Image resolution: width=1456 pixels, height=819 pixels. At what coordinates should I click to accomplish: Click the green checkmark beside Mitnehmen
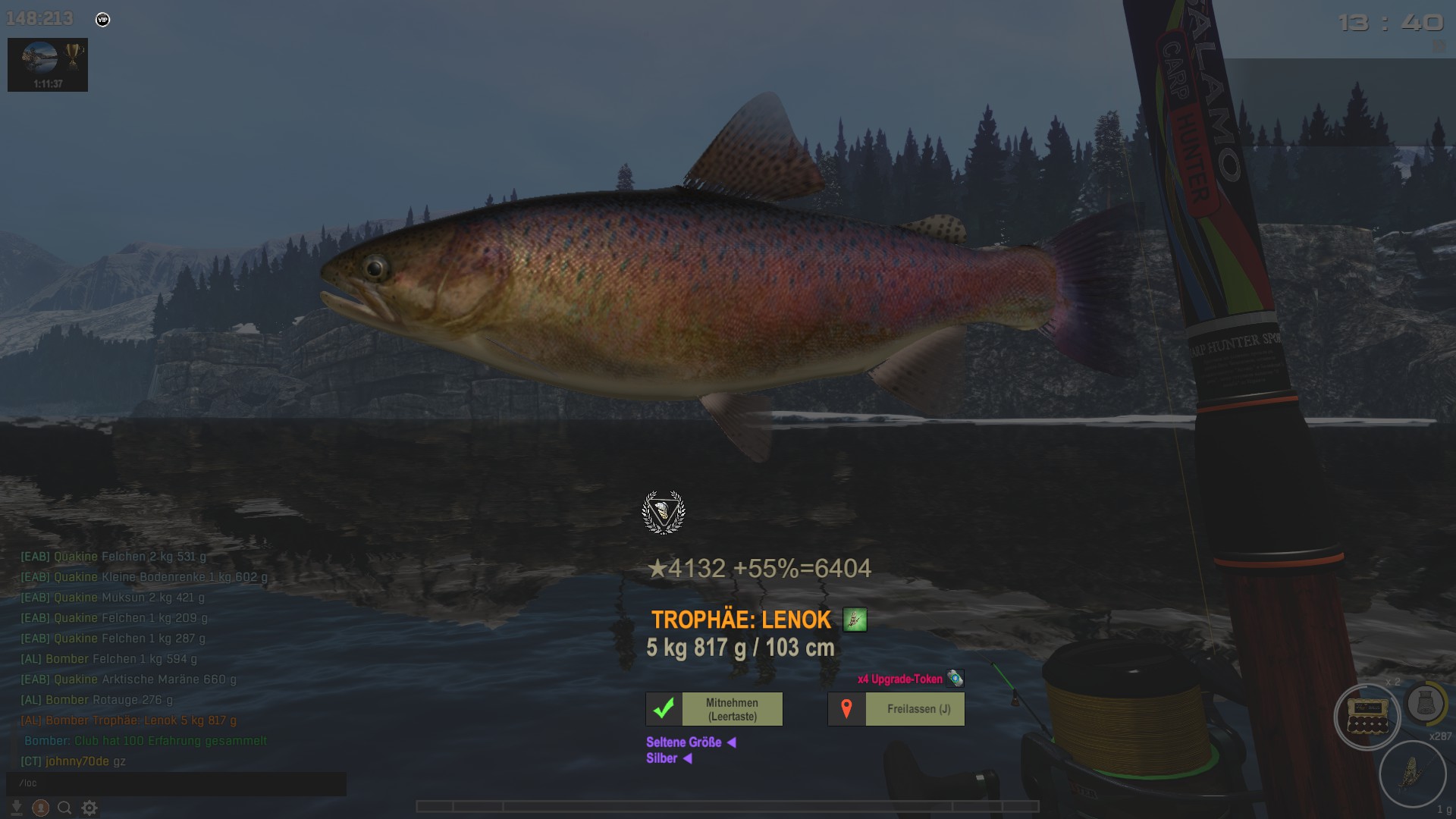(x=664, y=709)
